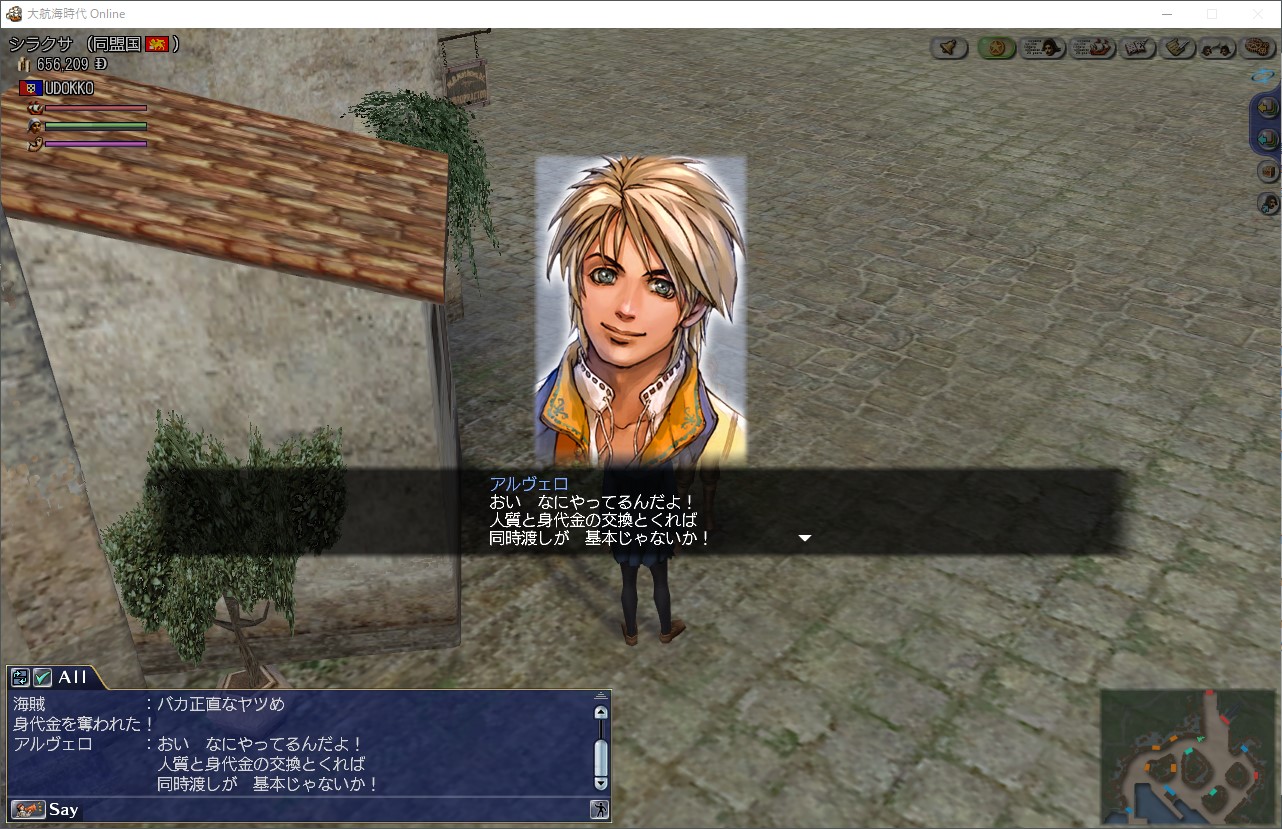Viewport: 1282px width, 829px height.
Task: Open the gear cogs settings button
Action: point(1255,47)
